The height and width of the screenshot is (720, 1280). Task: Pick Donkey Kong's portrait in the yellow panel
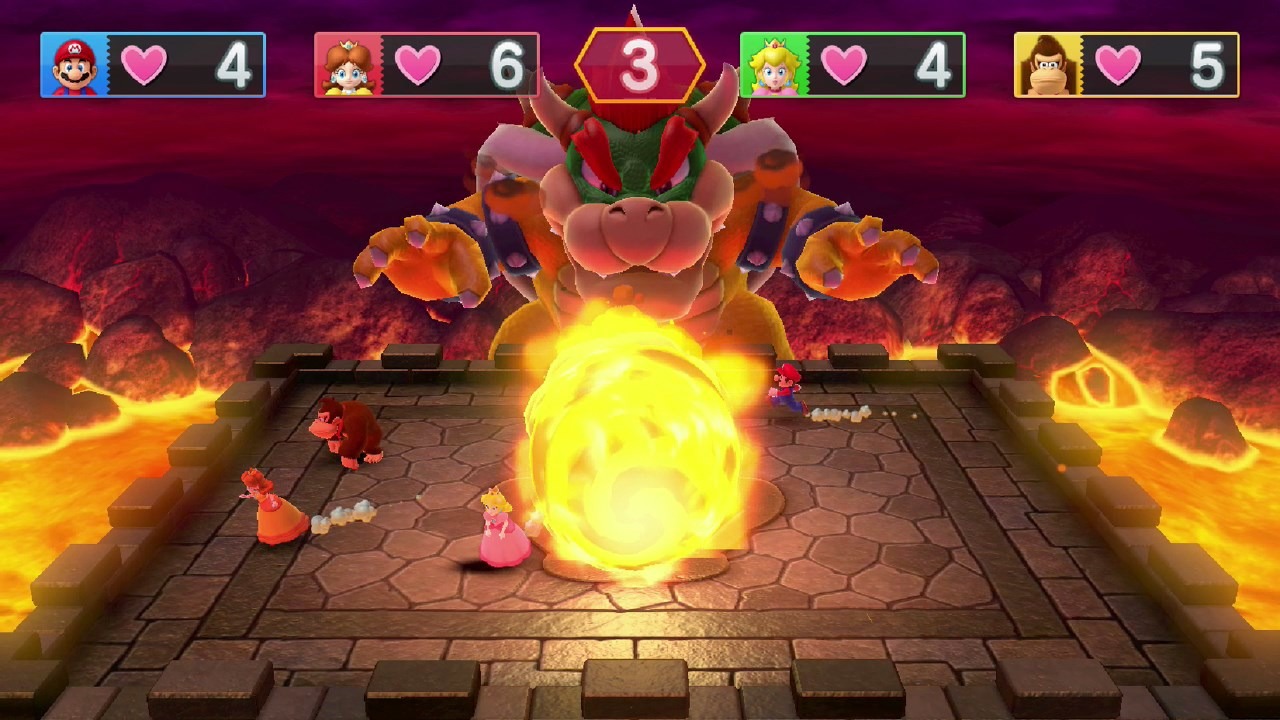(1047, 65)
